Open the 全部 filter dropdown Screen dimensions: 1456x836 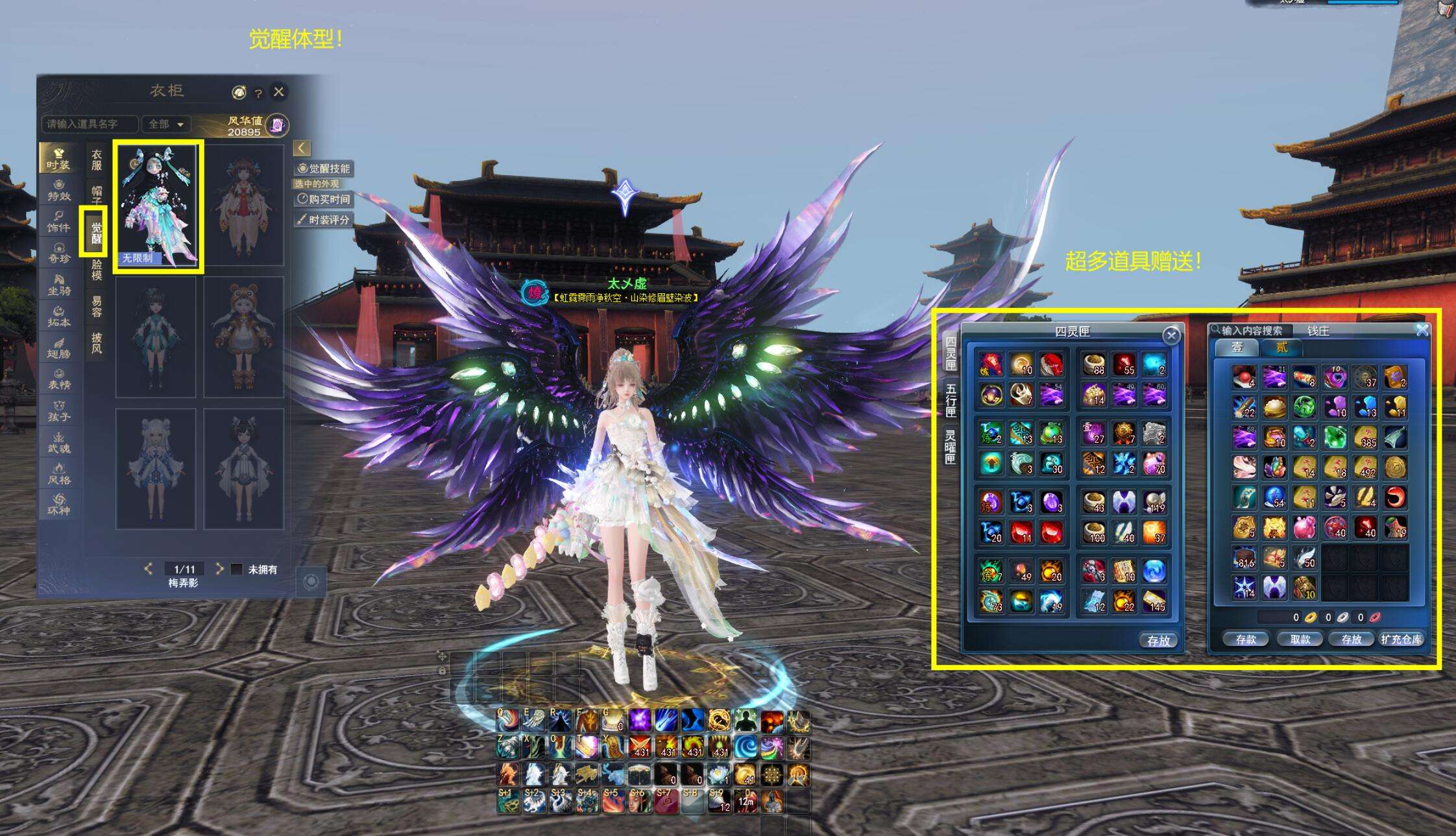point(166,123)
